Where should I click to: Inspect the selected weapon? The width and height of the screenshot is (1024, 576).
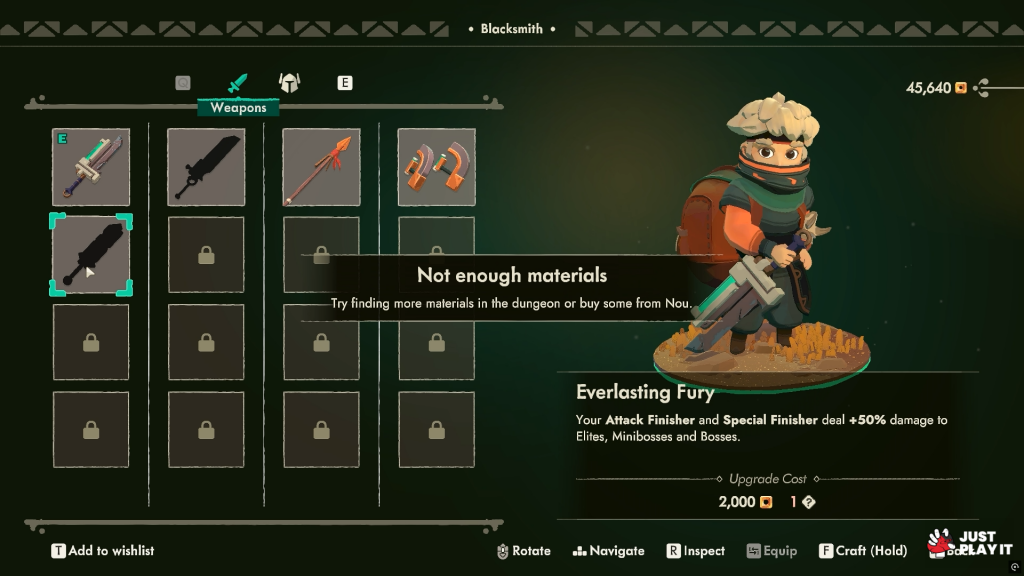[x=696, y=551]
